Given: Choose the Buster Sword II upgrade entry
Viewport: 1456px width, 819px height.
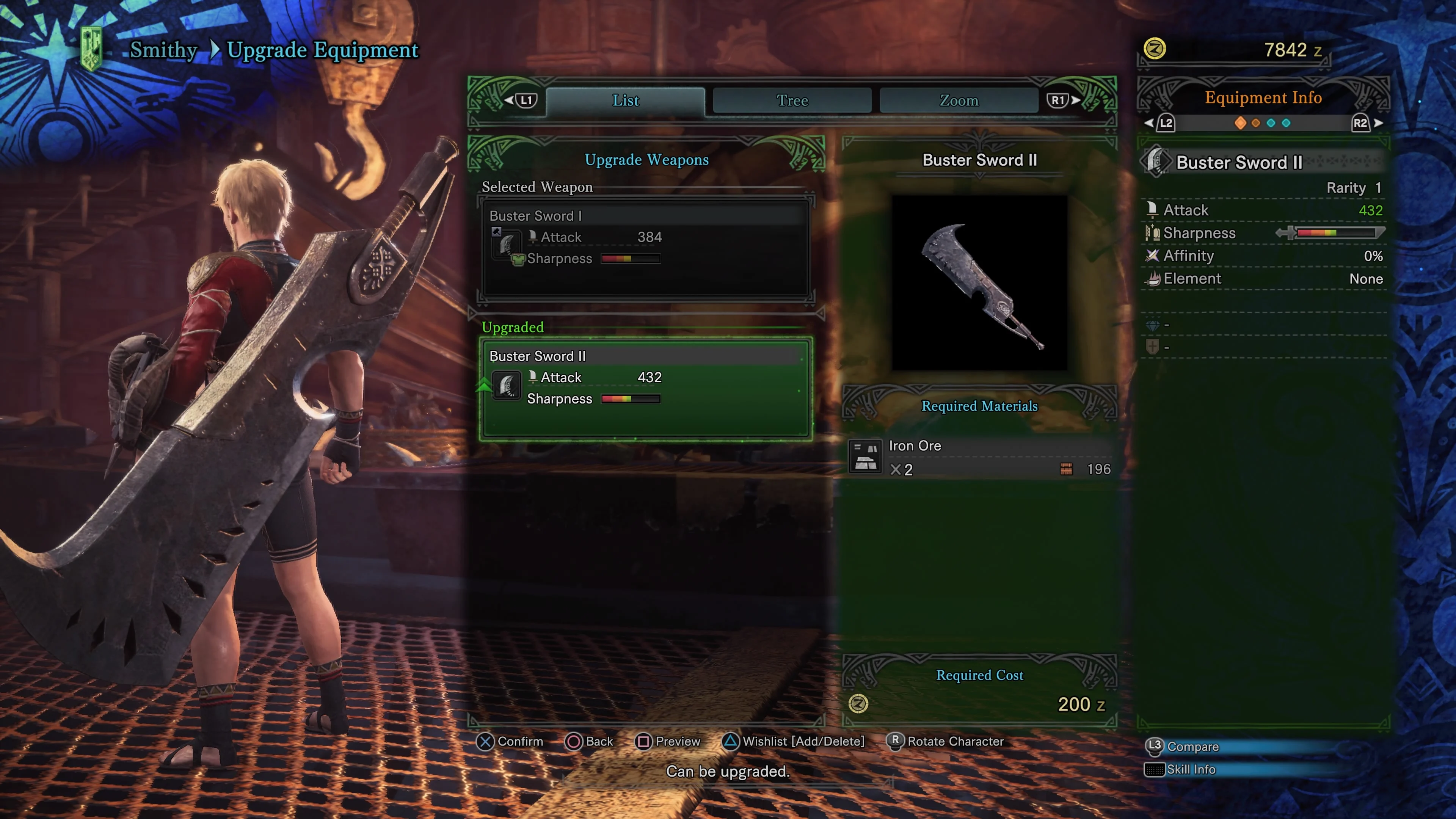Looking at the screenshot, I should (x=645, y=388).
